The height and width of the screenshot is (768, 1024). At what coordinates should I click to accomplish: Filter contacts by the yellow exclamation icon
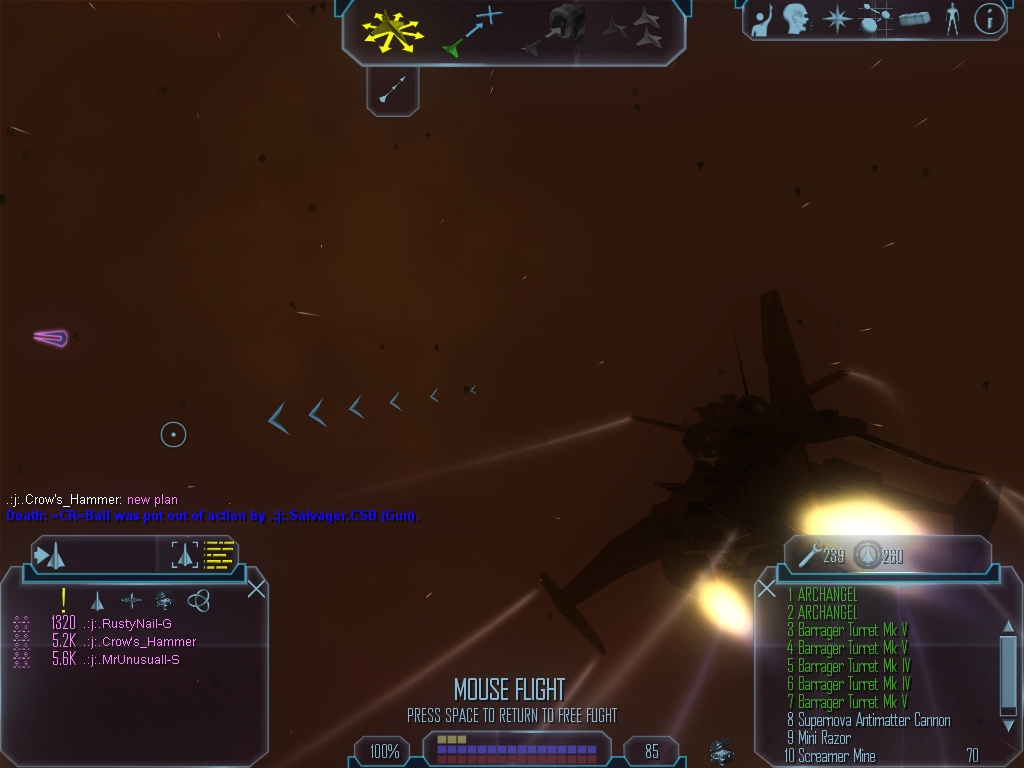point(64,600)
